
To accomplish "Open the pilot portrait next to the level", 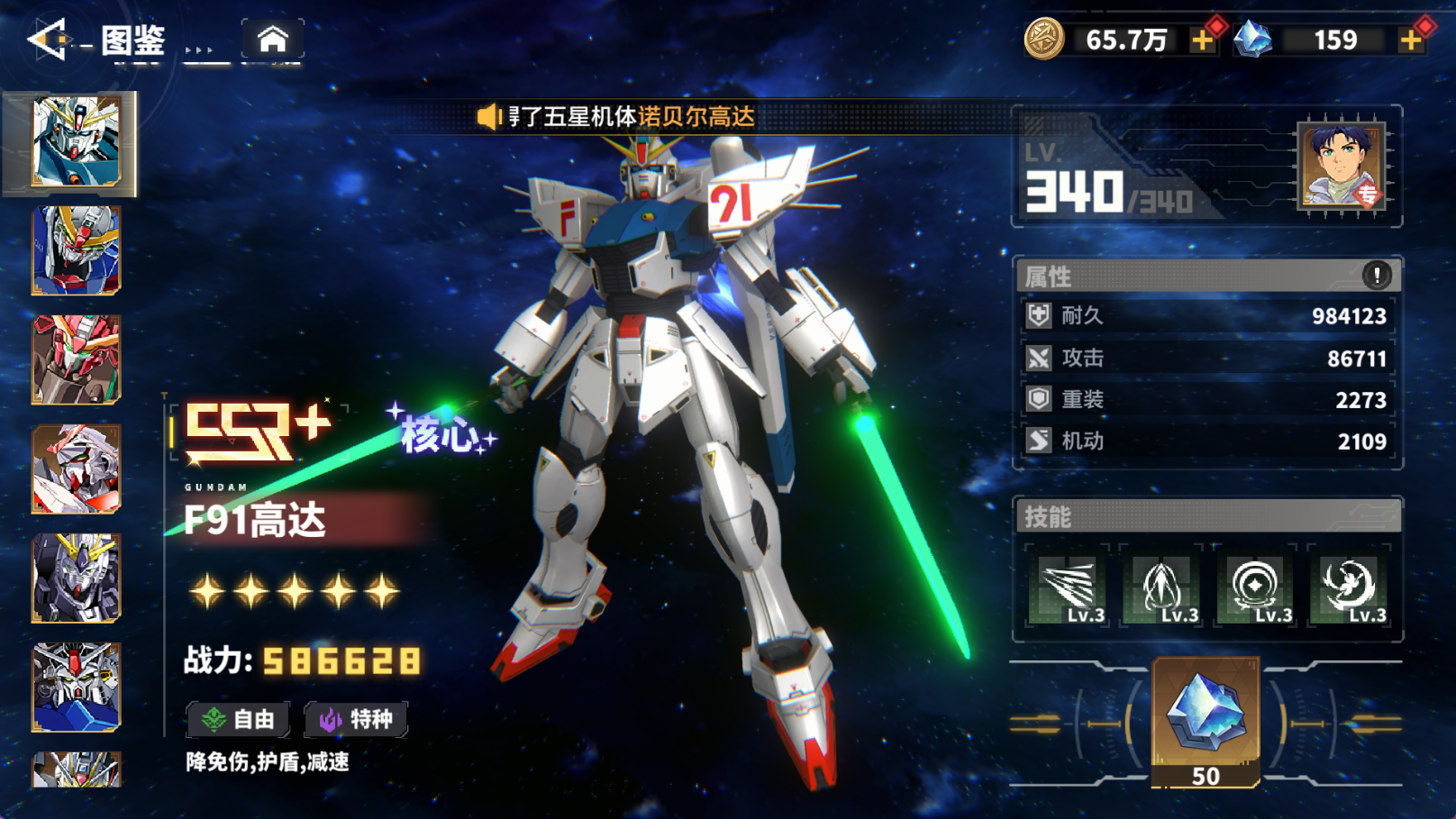I will point(1341,168).
